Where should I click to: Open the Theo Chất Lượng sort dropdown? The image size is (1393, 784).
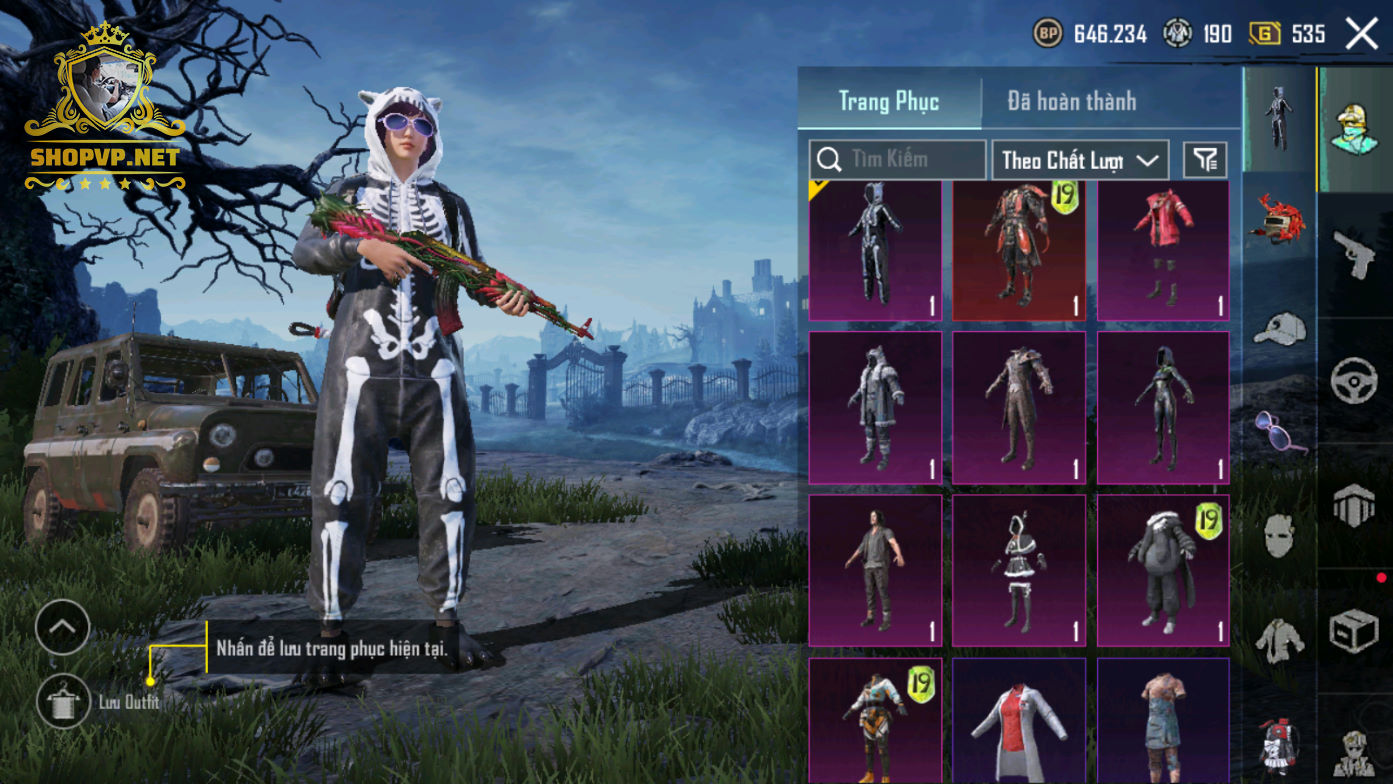[1079, 160]
